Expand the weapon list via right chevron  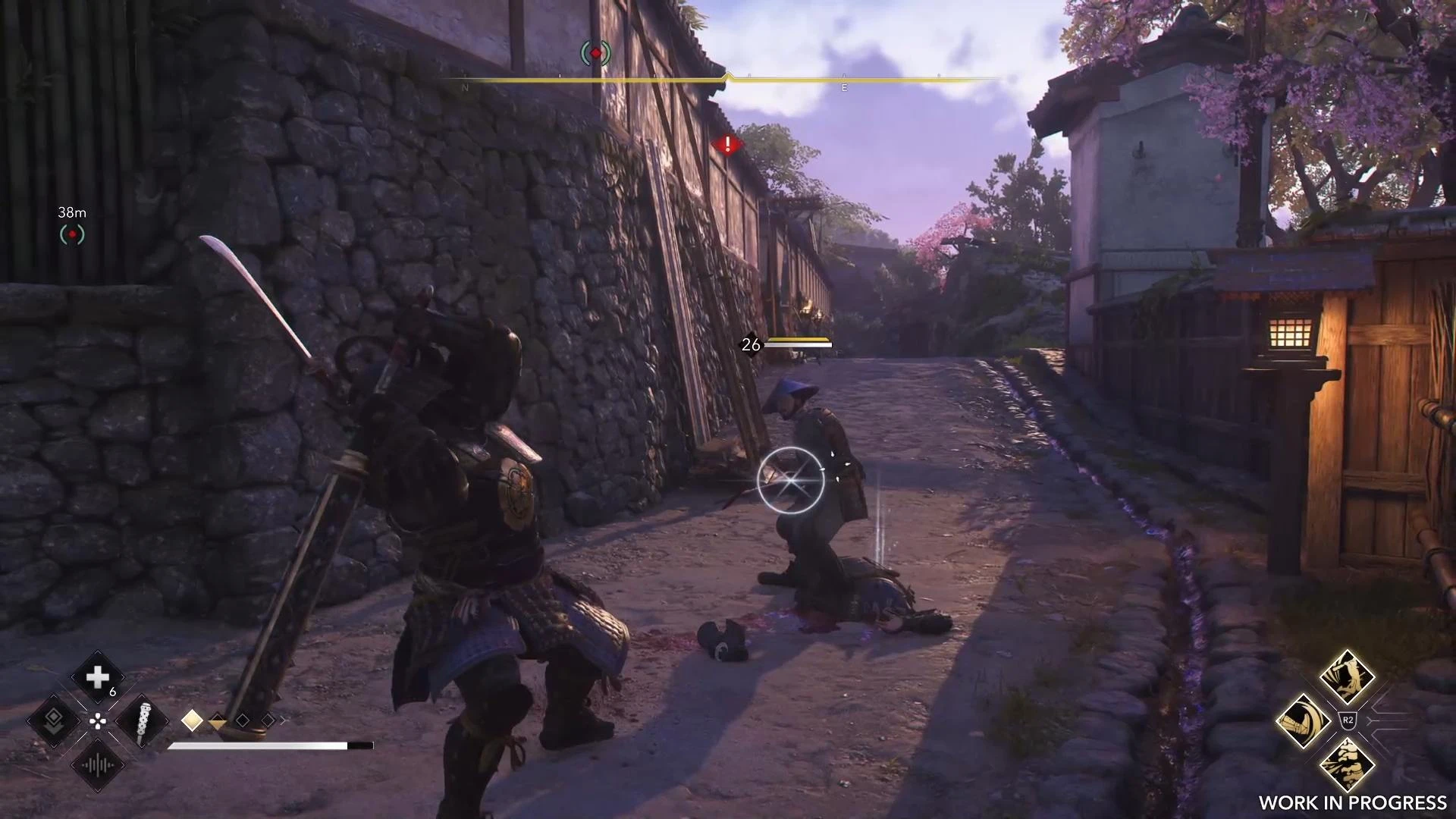tap(284, 720)
